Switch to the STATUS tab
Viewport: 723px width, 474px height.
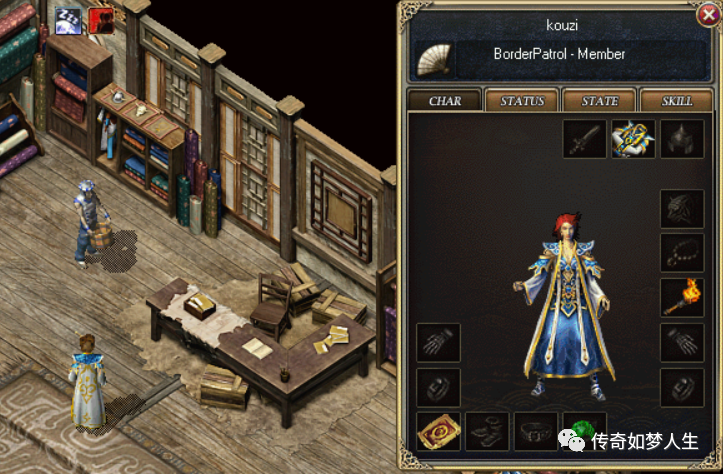[x=522, y=101]
